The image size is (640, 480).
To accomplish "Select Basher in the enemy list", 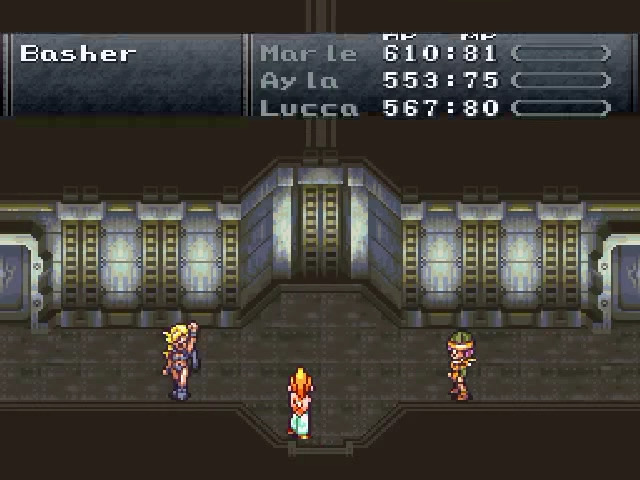I will (78, 54).
